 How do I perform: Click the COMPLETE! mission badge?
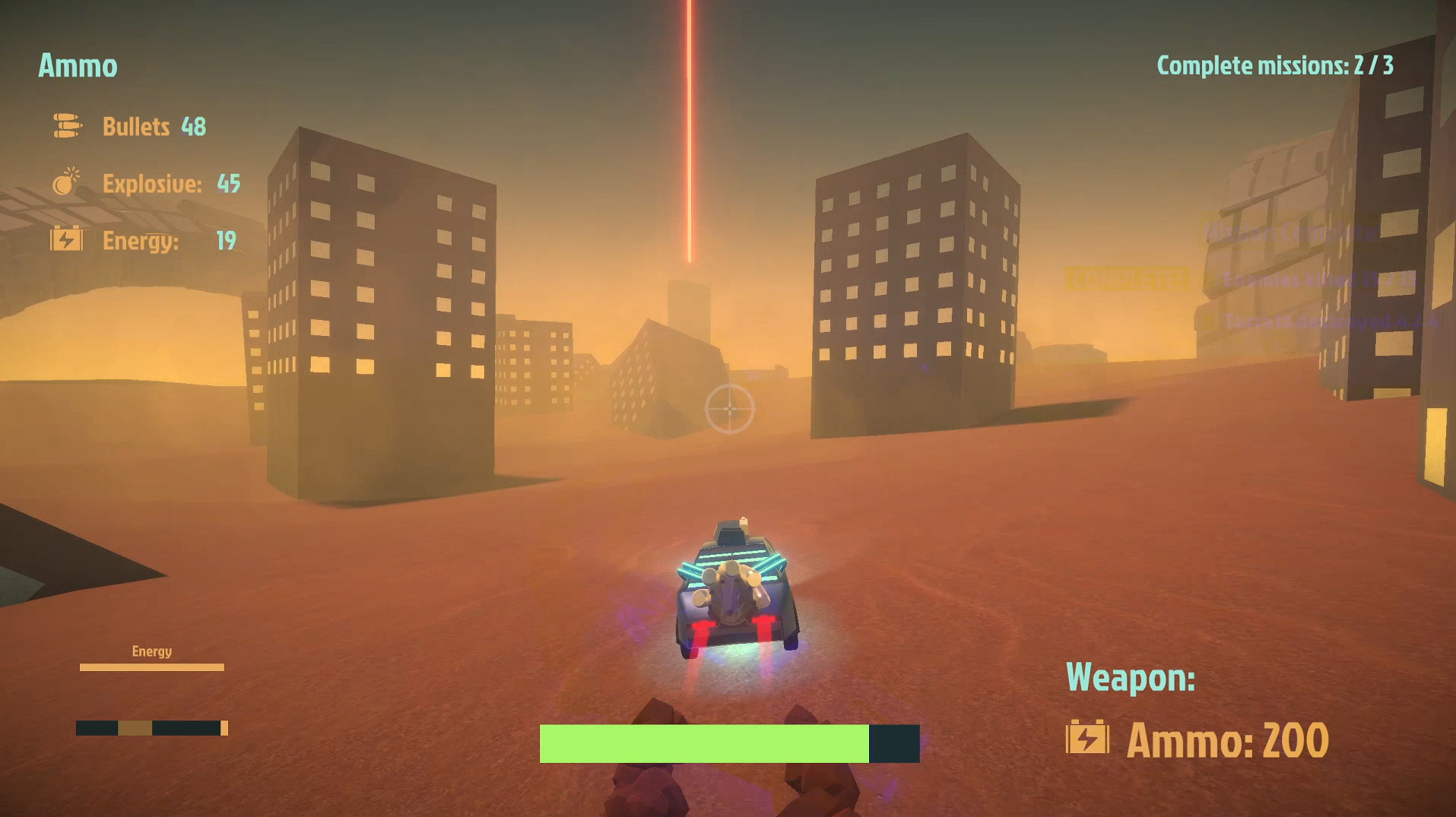click(1128, 277)
